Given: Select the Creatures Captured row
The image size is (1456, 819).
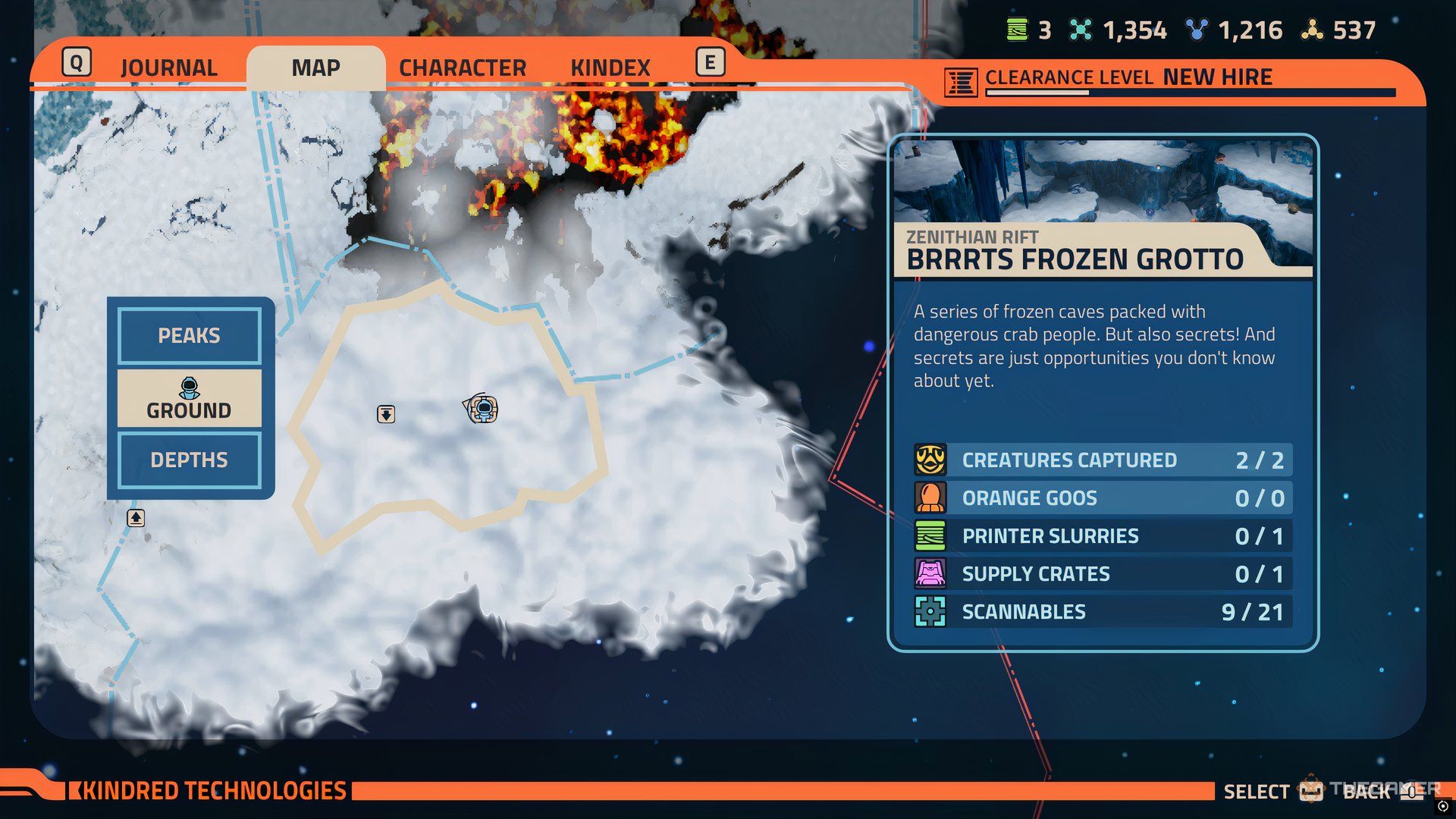Looking at the screenshot, I should [1103, 460].
